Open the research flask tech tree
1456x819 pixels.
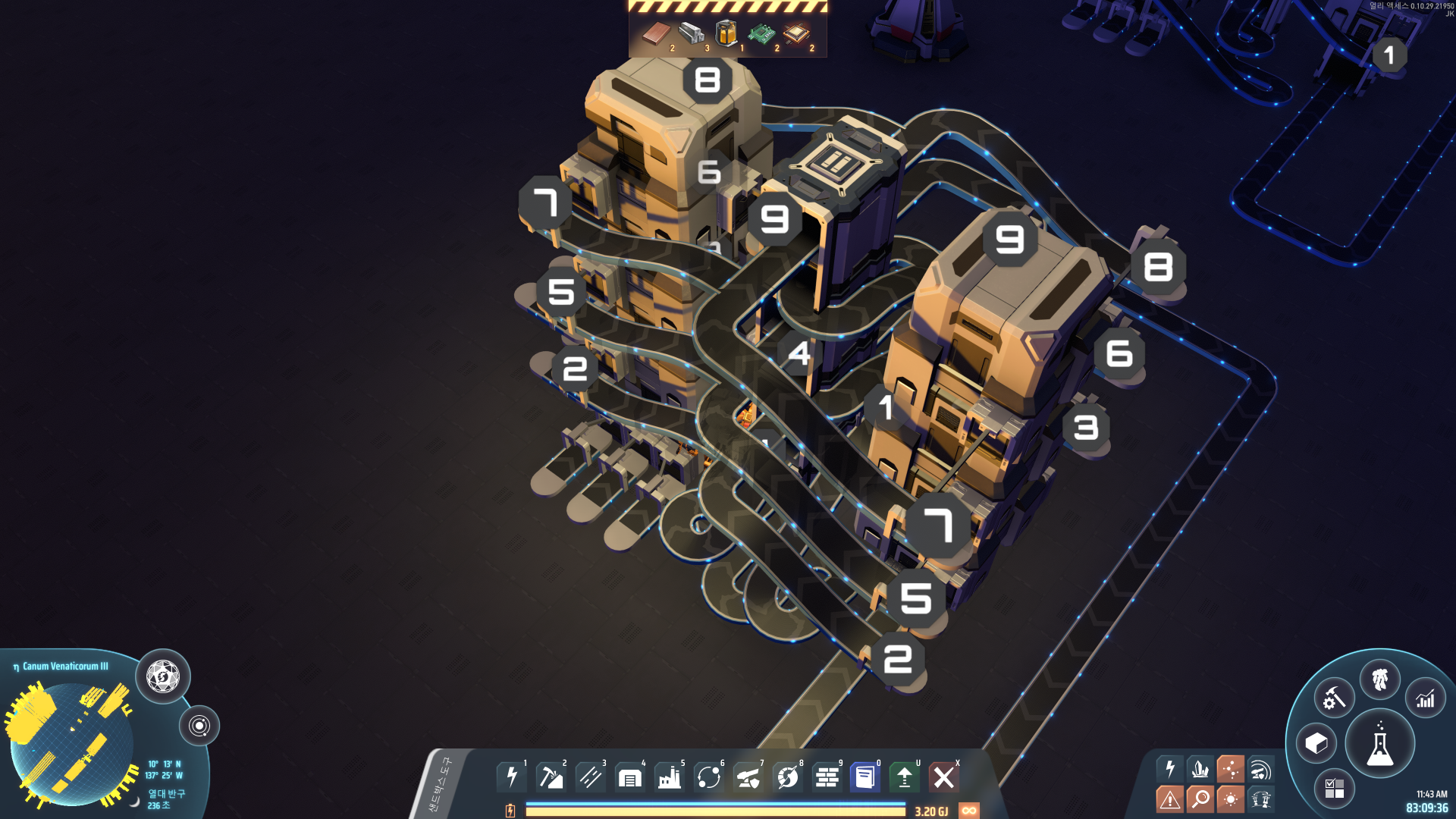click(1379, 744)
